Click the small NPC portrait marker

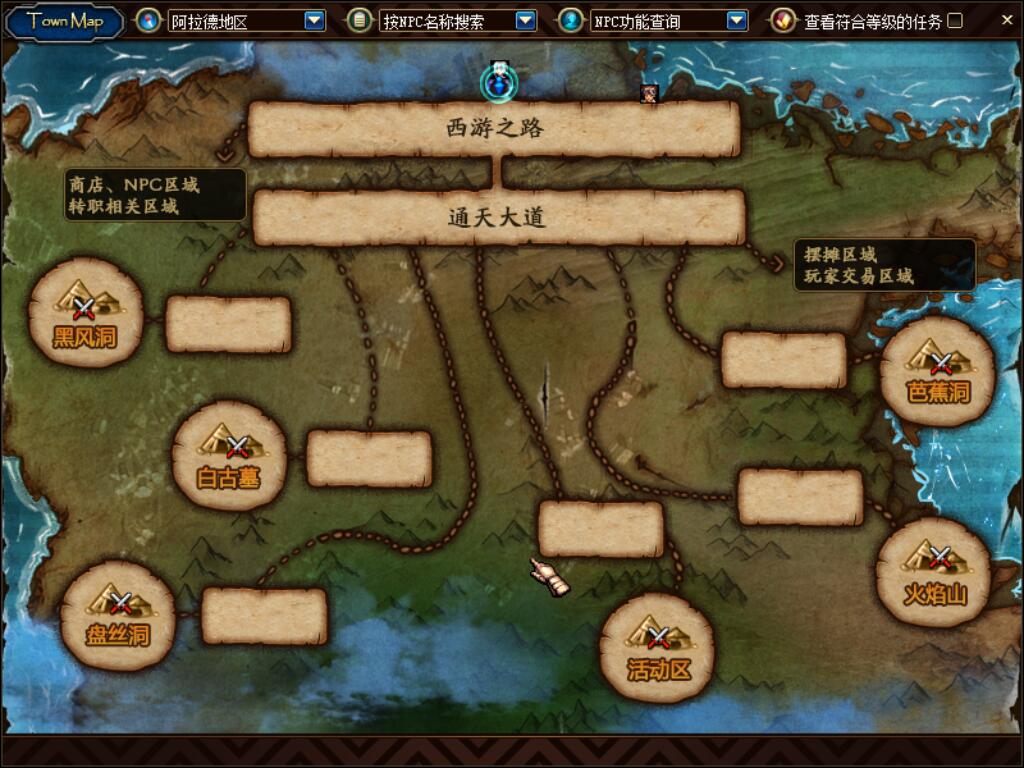click(649, 93)
